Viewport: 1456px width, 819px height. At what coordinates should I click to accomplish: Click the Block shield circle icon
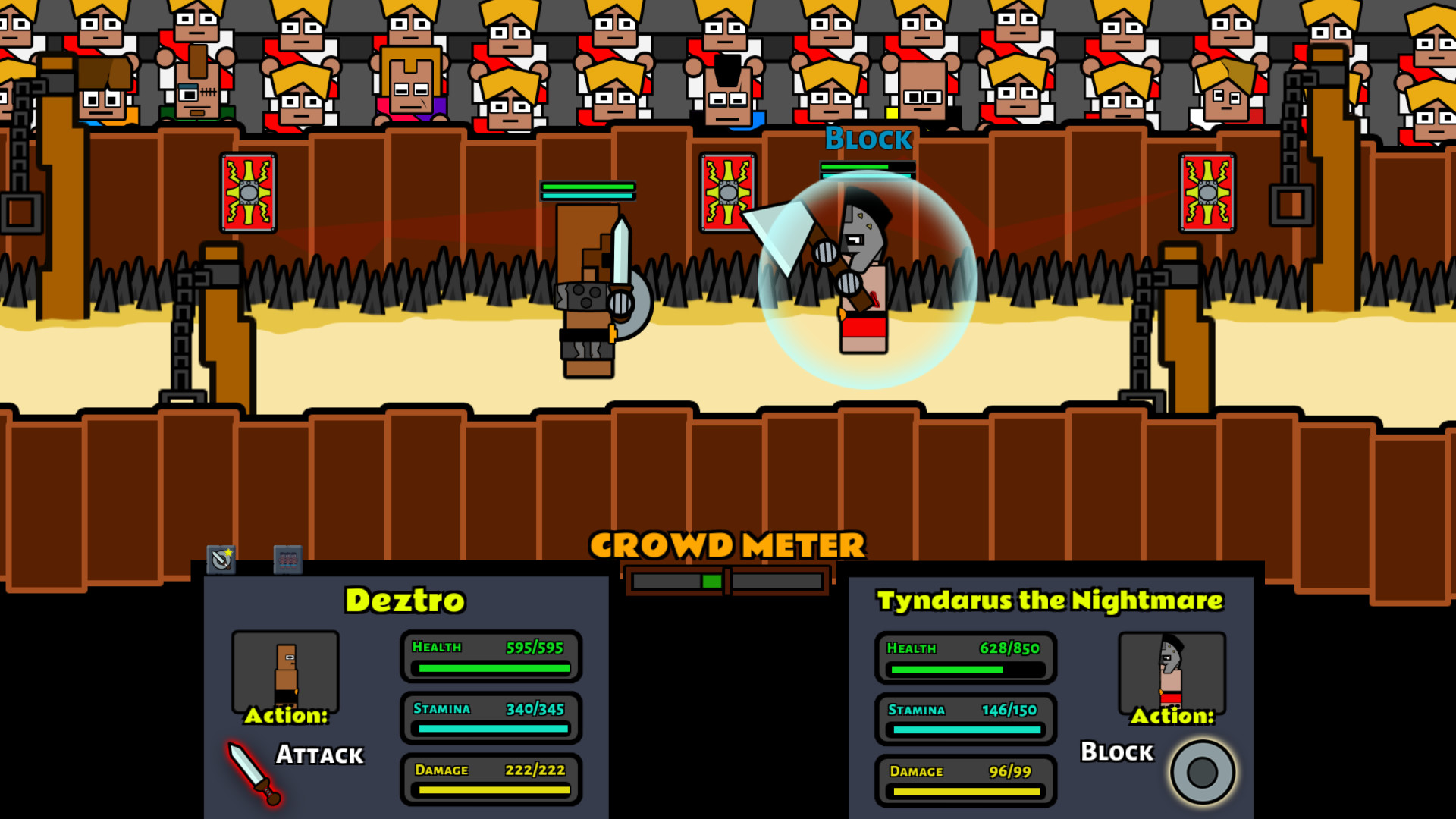point(1202,770)
